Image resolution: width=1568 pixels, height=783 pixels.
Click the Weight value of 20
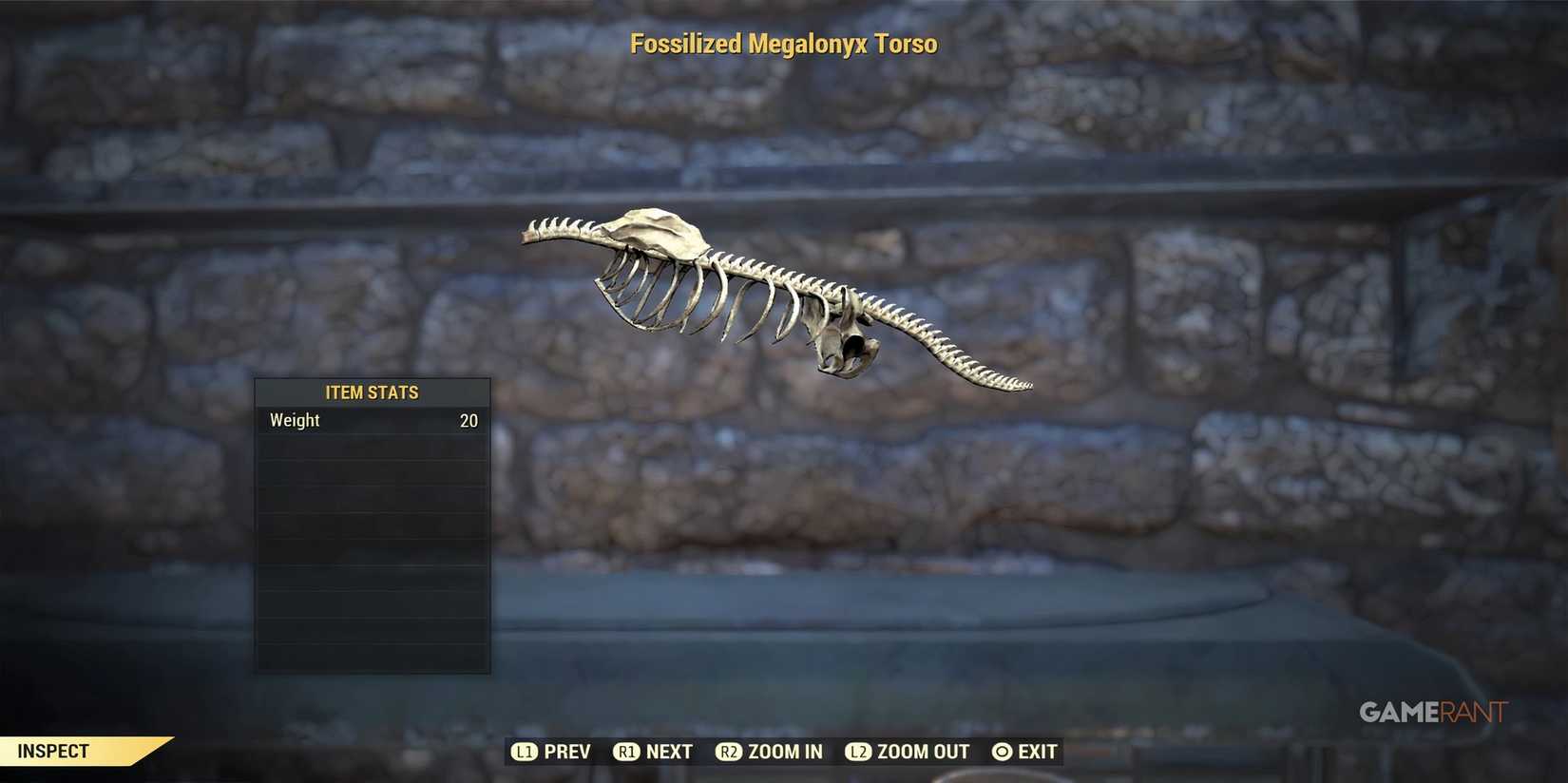(x=468, y=420)
